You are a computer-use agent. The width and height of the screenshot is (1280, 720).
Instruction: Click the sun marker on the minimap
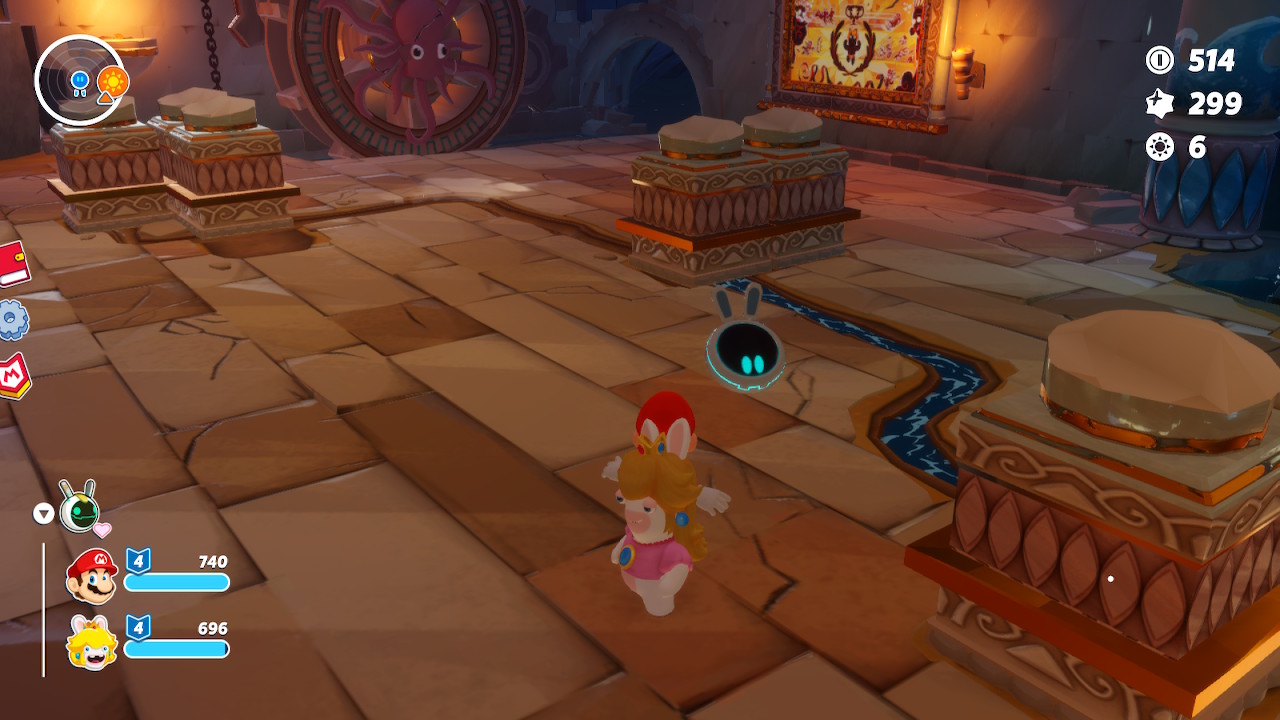tap(112, 78)
